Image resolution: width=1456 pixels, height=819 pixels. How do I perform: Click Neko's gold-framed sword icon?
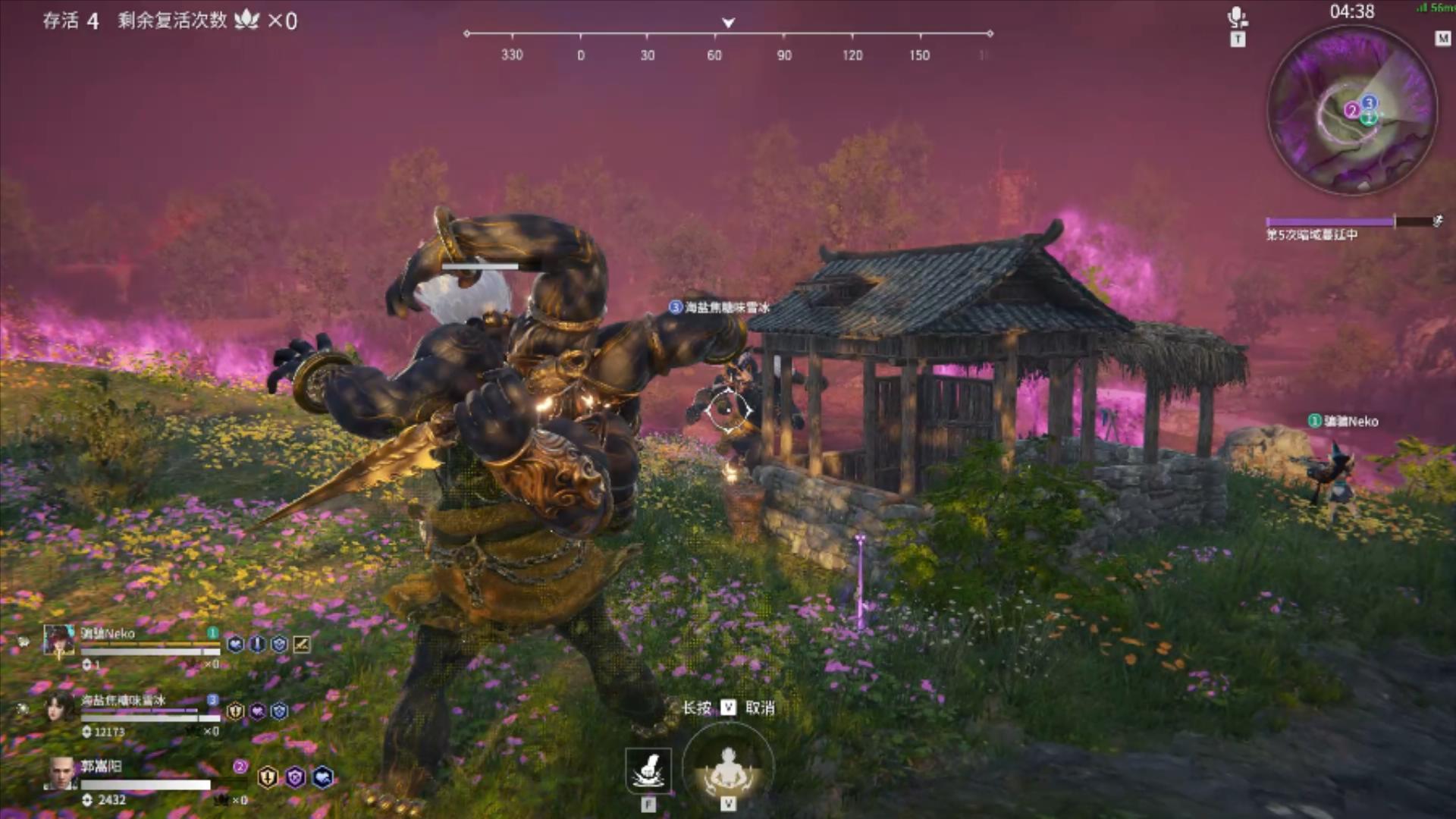(x=301, y=645)
